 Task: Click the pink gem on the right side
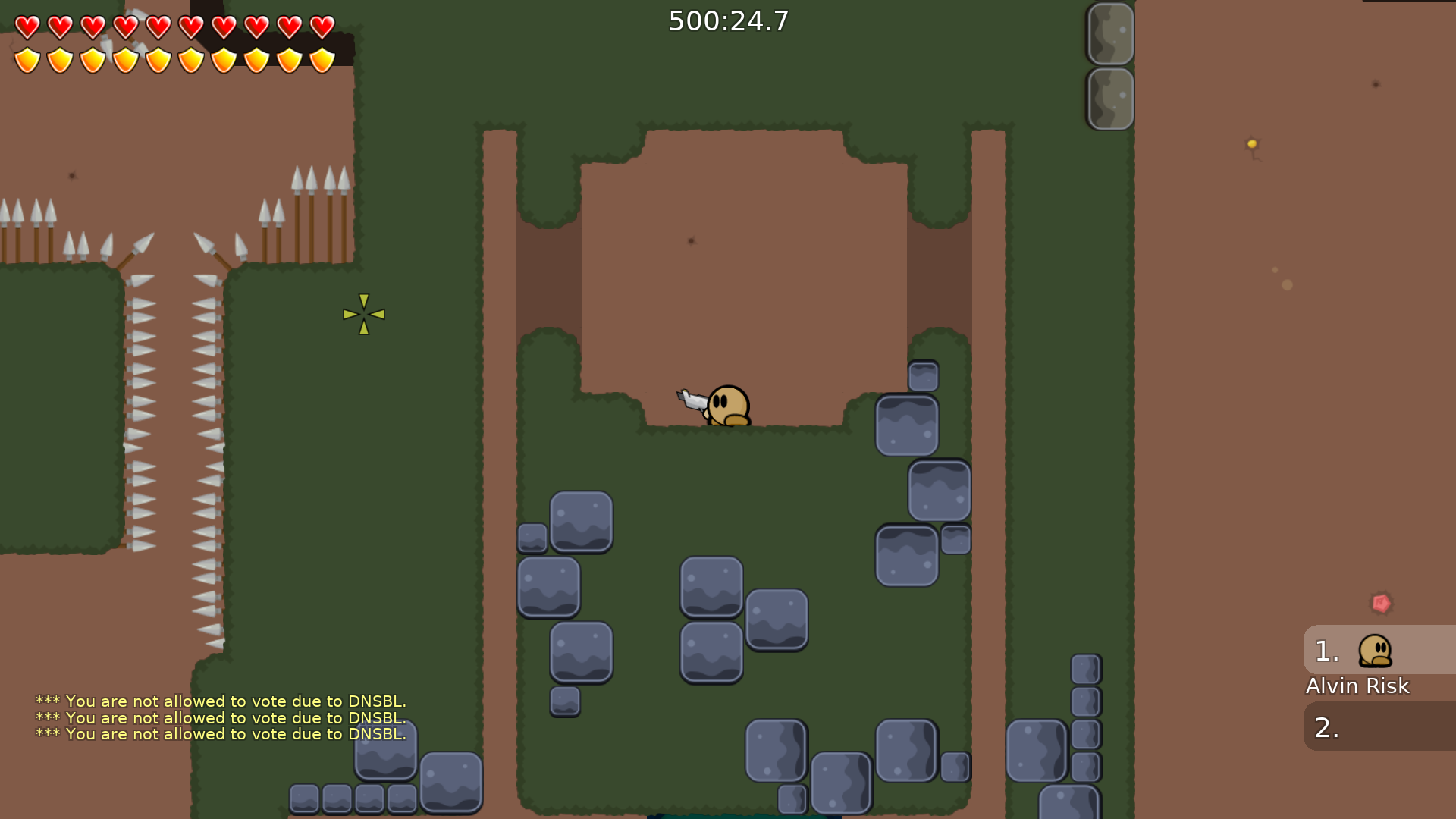point(1382,603)
